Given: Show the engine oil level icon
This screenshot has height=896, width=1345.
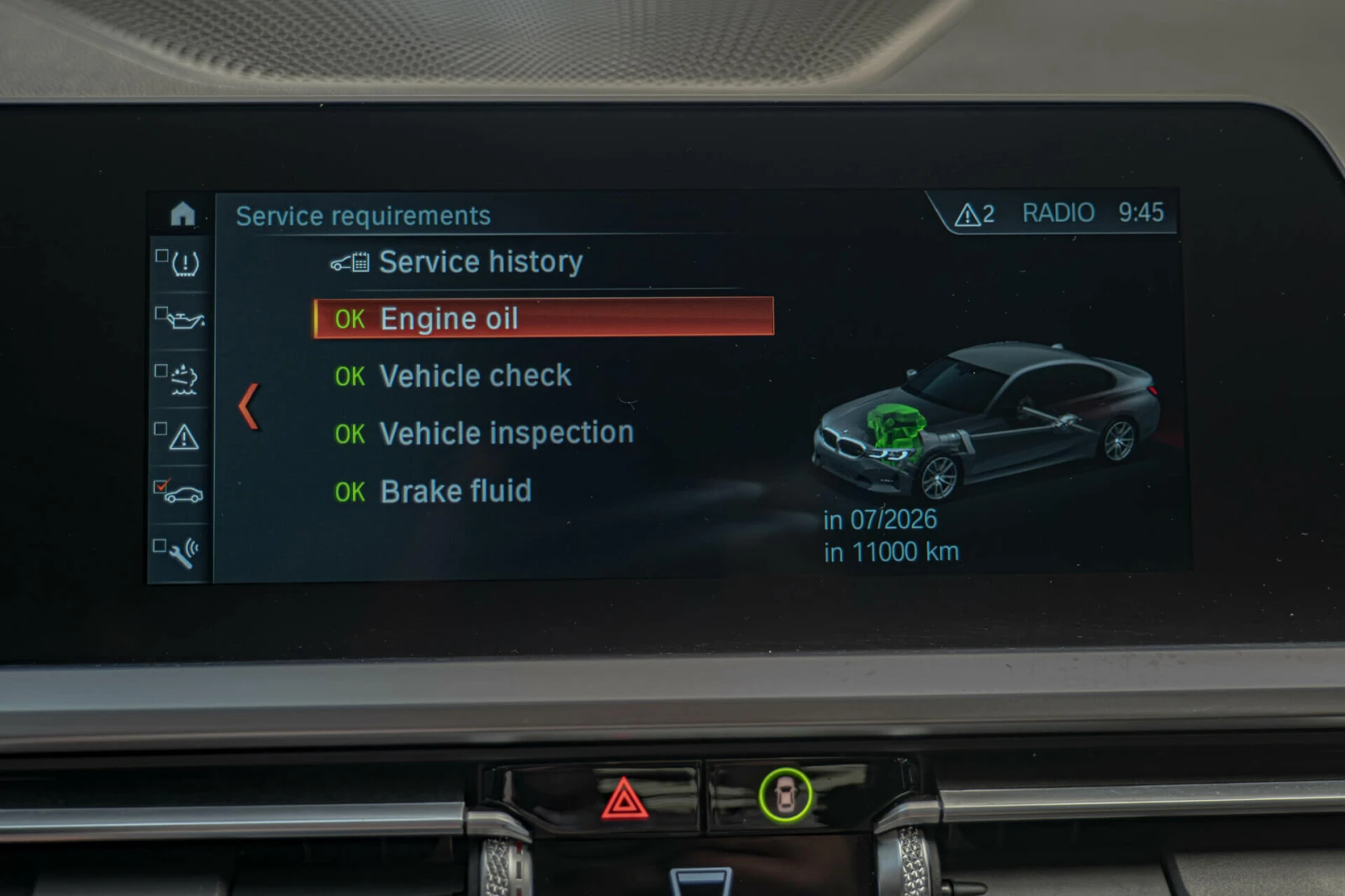Looking at the screenshot, I should (x=183, y=320).
